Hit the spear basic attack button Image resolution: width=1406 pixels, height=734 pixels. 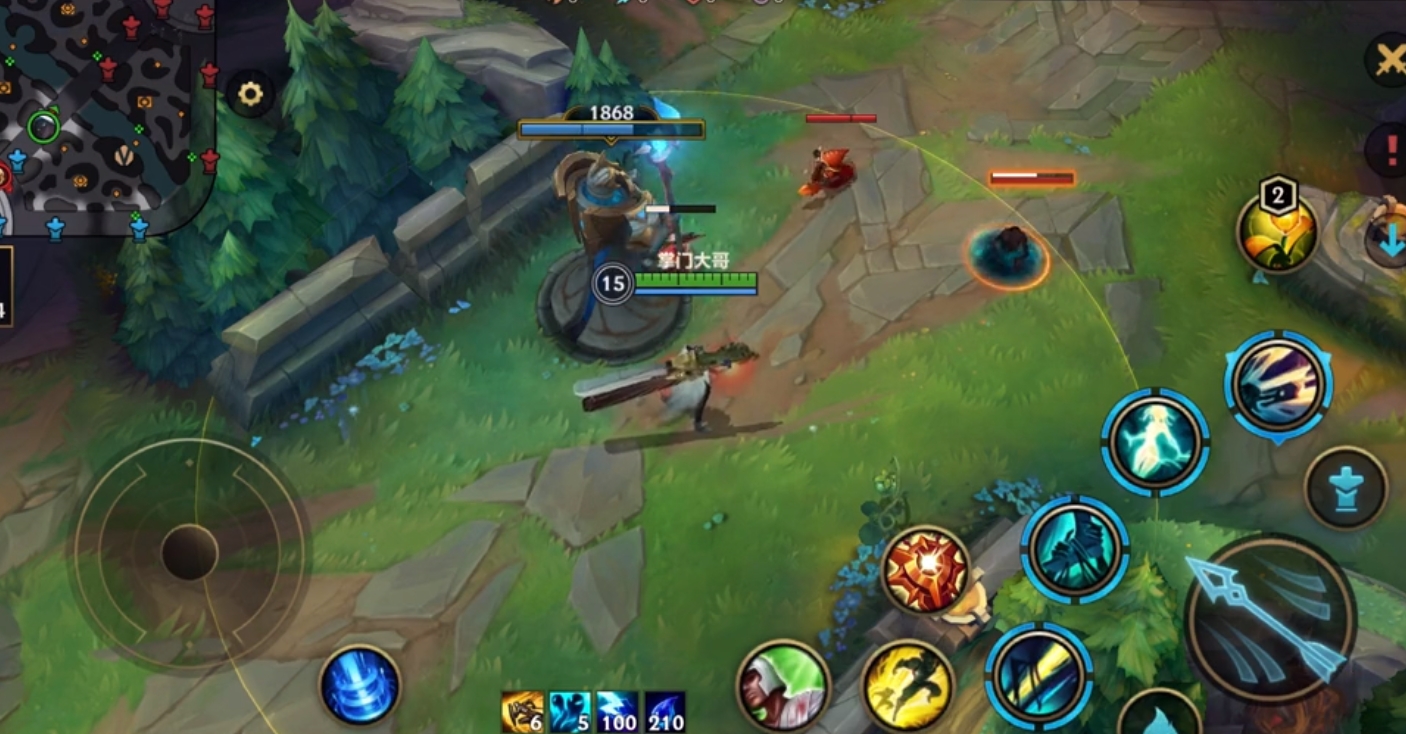(1270, 619)
